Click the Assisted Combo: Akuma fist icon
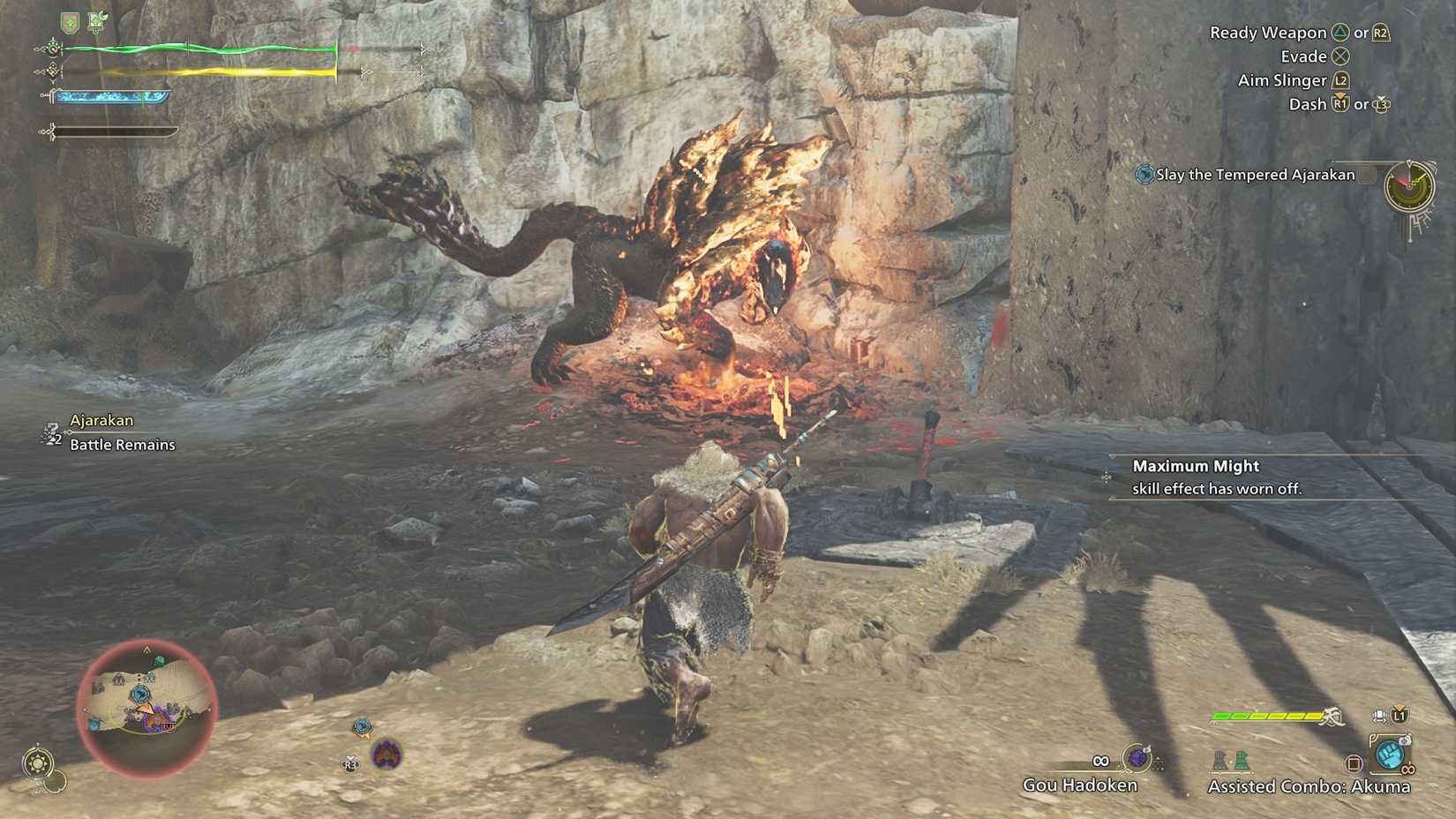The width and height of the screenshot is (1456, 819). 1388,755
